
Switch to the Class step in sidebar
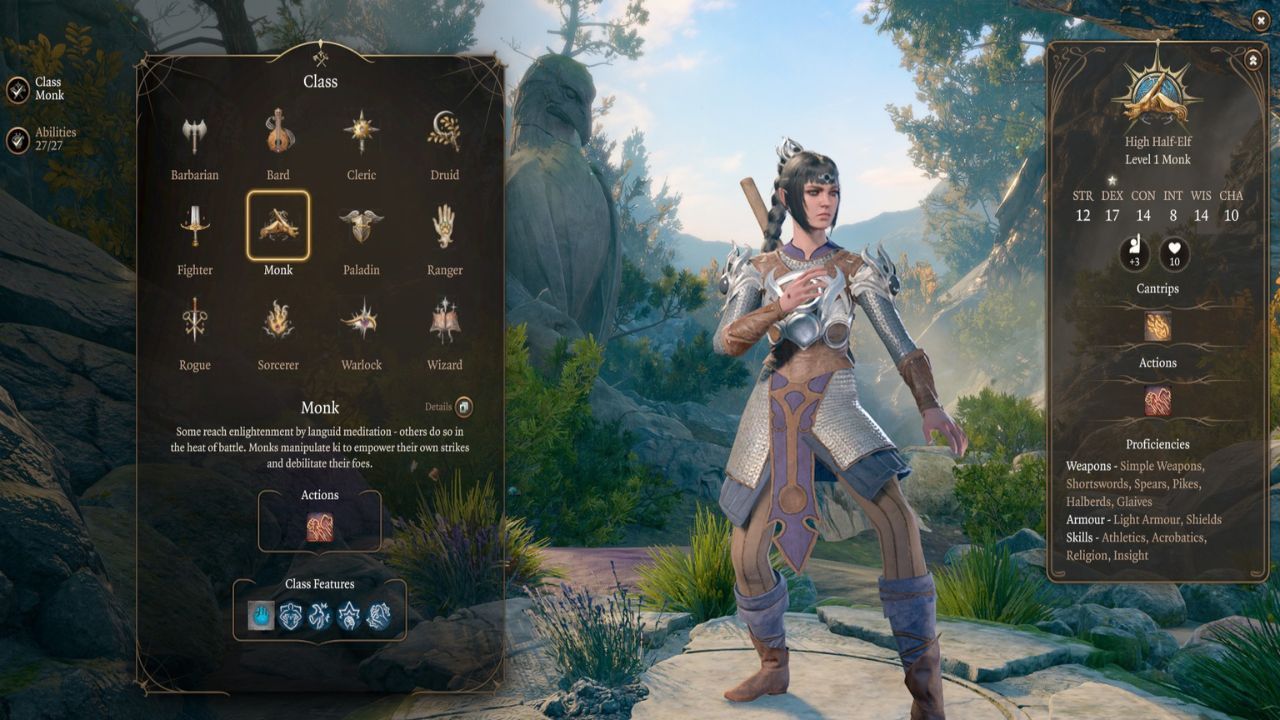click(18, 90)
